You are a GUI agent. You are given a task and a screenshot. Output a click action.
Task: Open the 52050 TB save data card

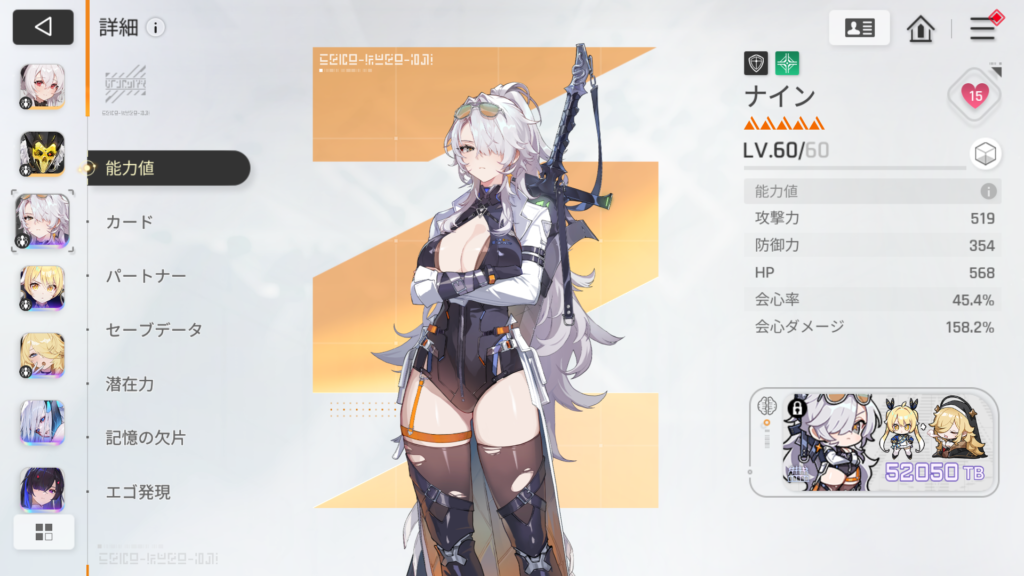(873, 442)
